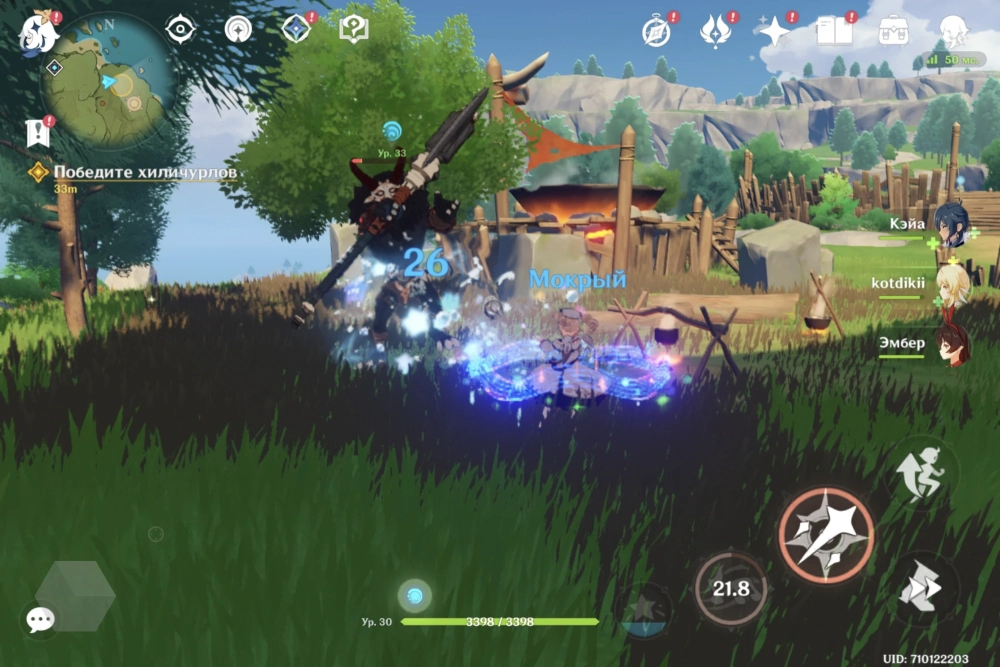Screen dimensions: 1000x667
Task: Open the character head icon in top bar
Action: [952, 32]
